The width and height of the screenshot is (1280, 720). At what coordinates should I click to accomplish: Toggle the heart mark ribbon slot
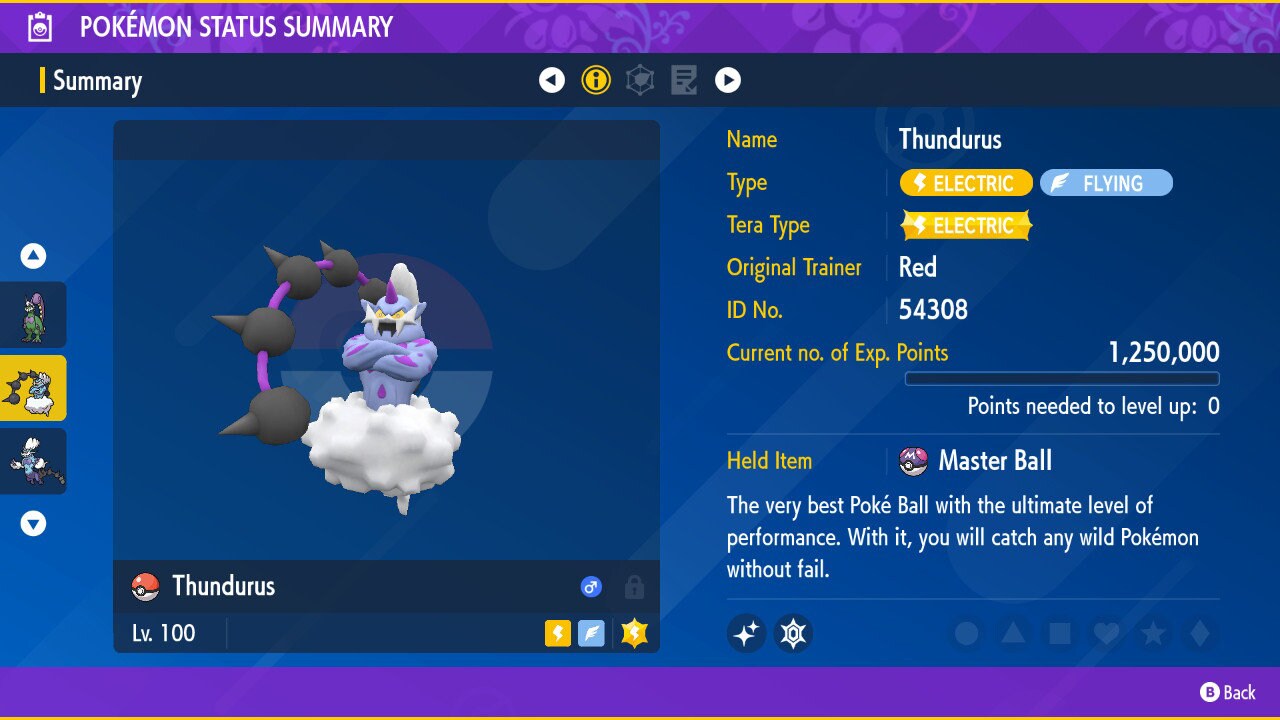(x=1107, y=633)
